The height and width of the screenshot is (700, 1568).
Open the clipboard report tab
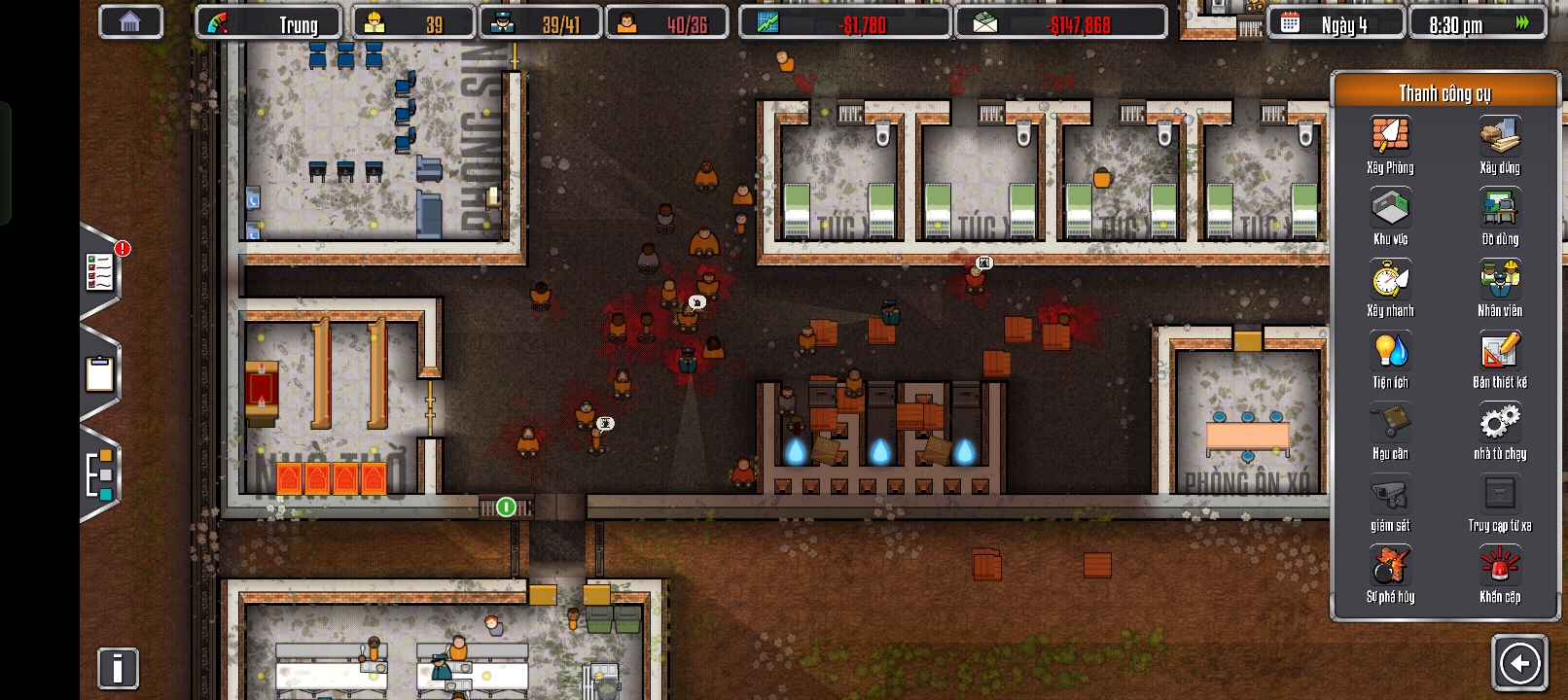100,374
